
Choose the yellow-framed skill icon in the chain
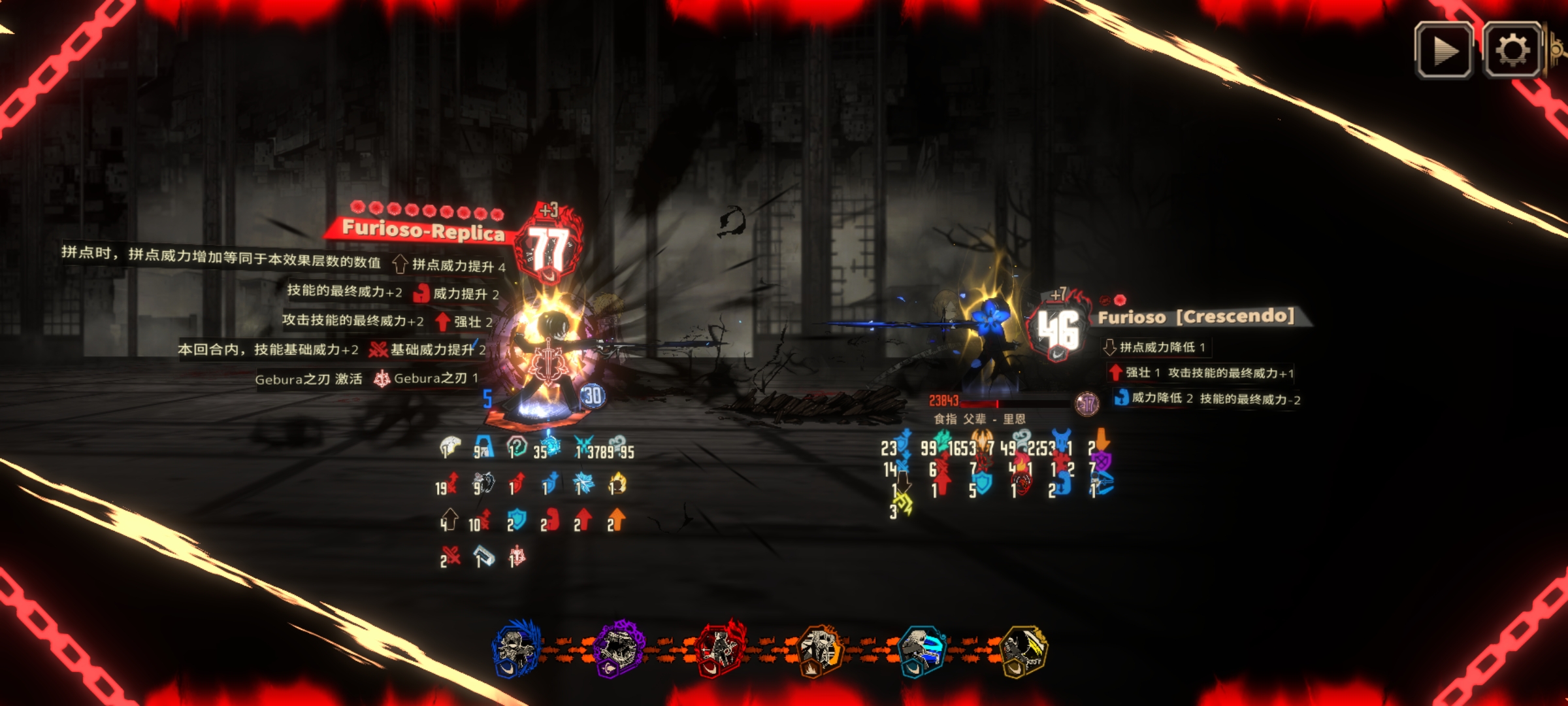pos(1024,649)
